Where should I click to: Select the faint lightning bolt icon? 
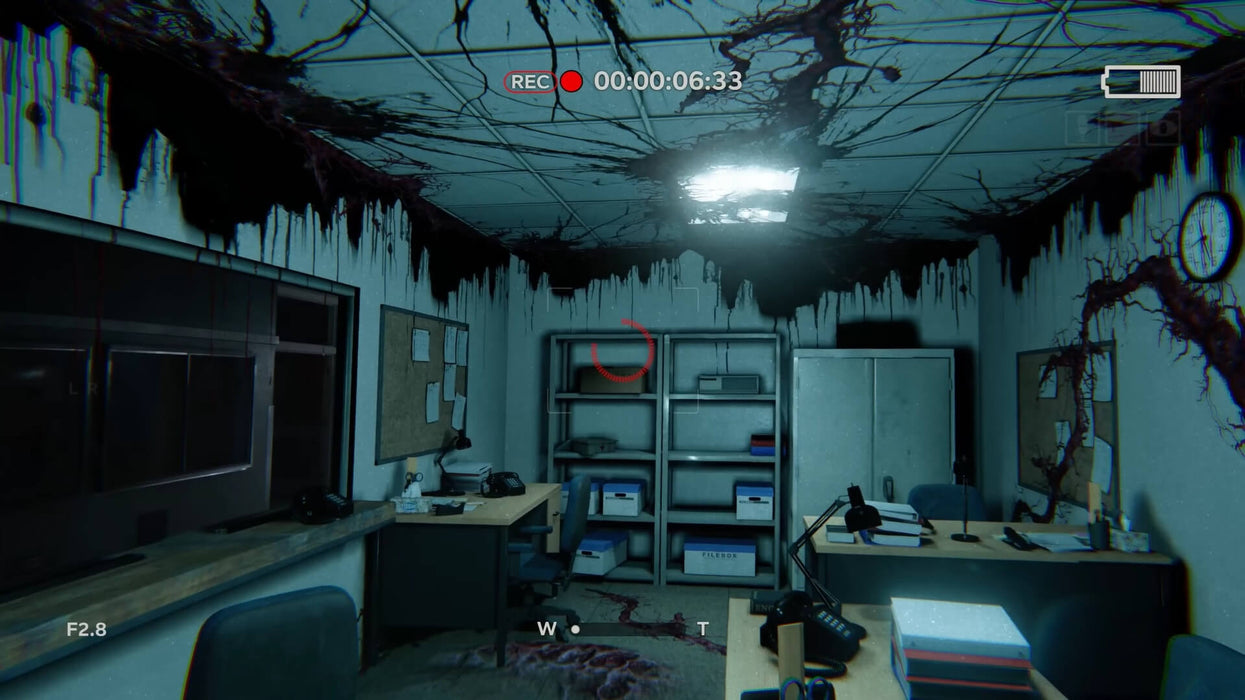click(1082, 129)
